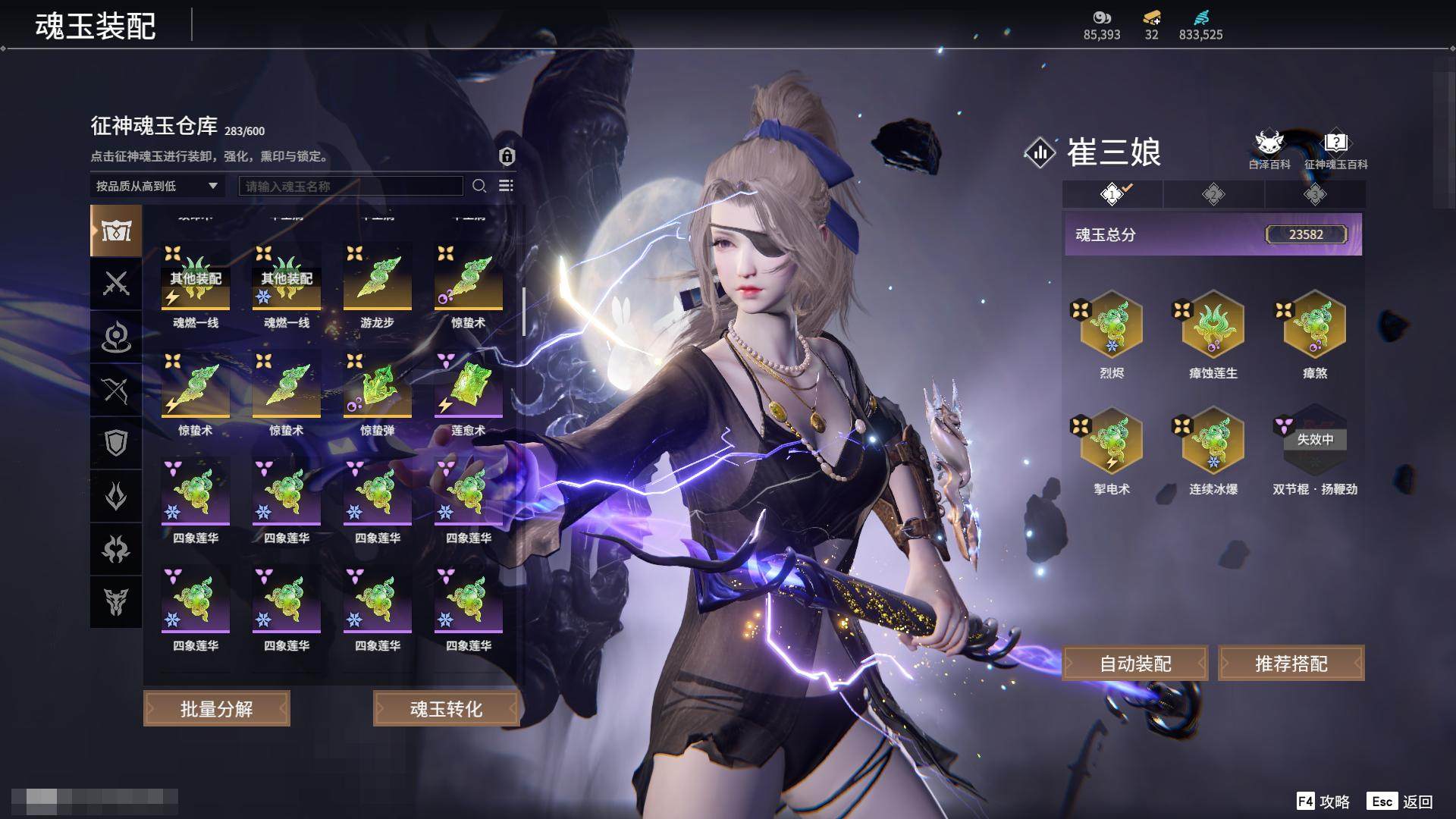Select equipped 瘴蚀莲生 jade slot
1456x819 pixels.
(1213, 325)
